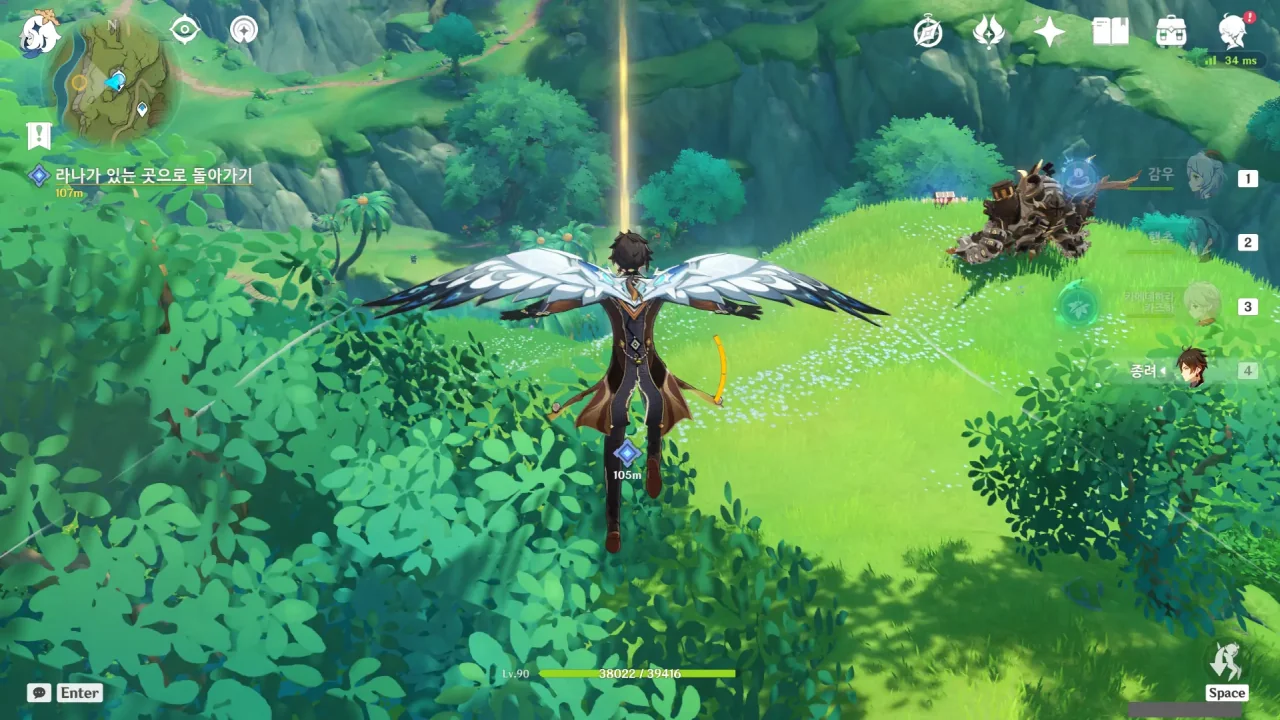Open the Adventurer Handbook book icon

pos(1110,33)
